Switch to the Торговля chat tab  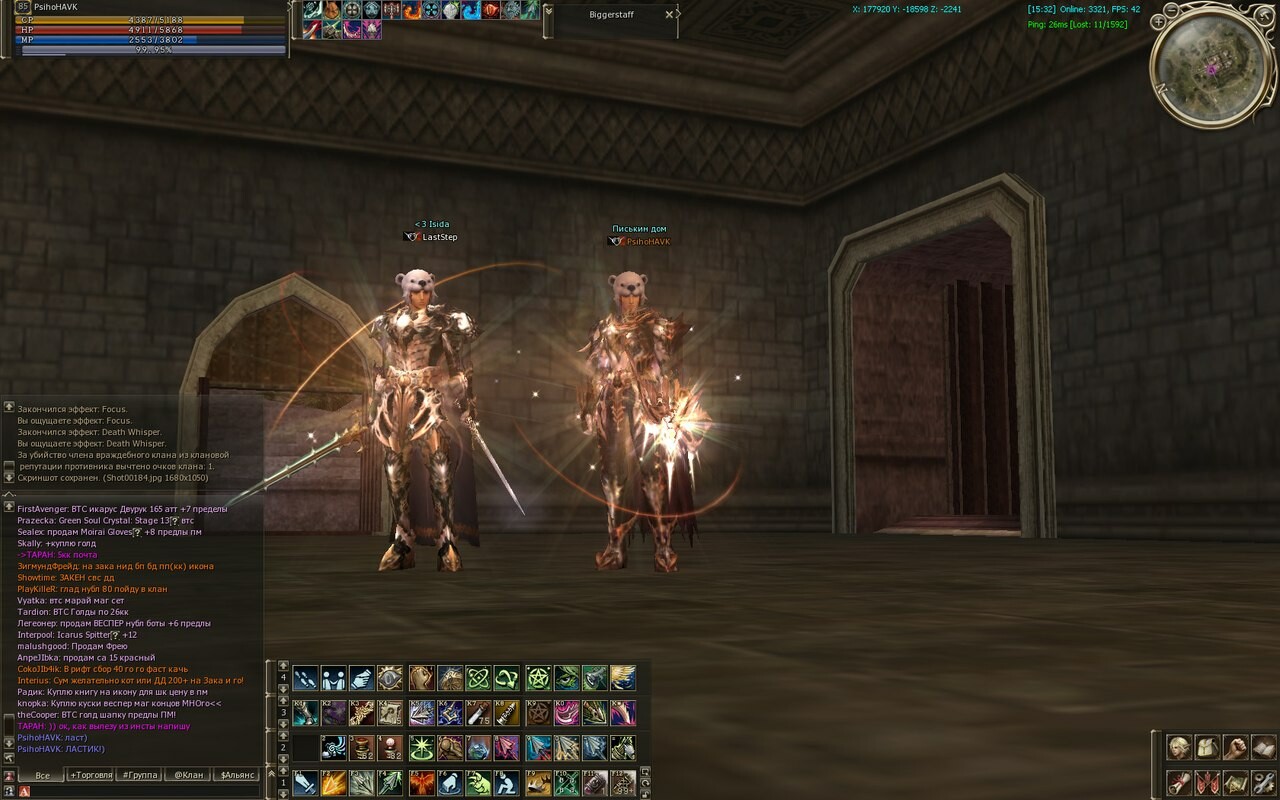click(91, 775)
